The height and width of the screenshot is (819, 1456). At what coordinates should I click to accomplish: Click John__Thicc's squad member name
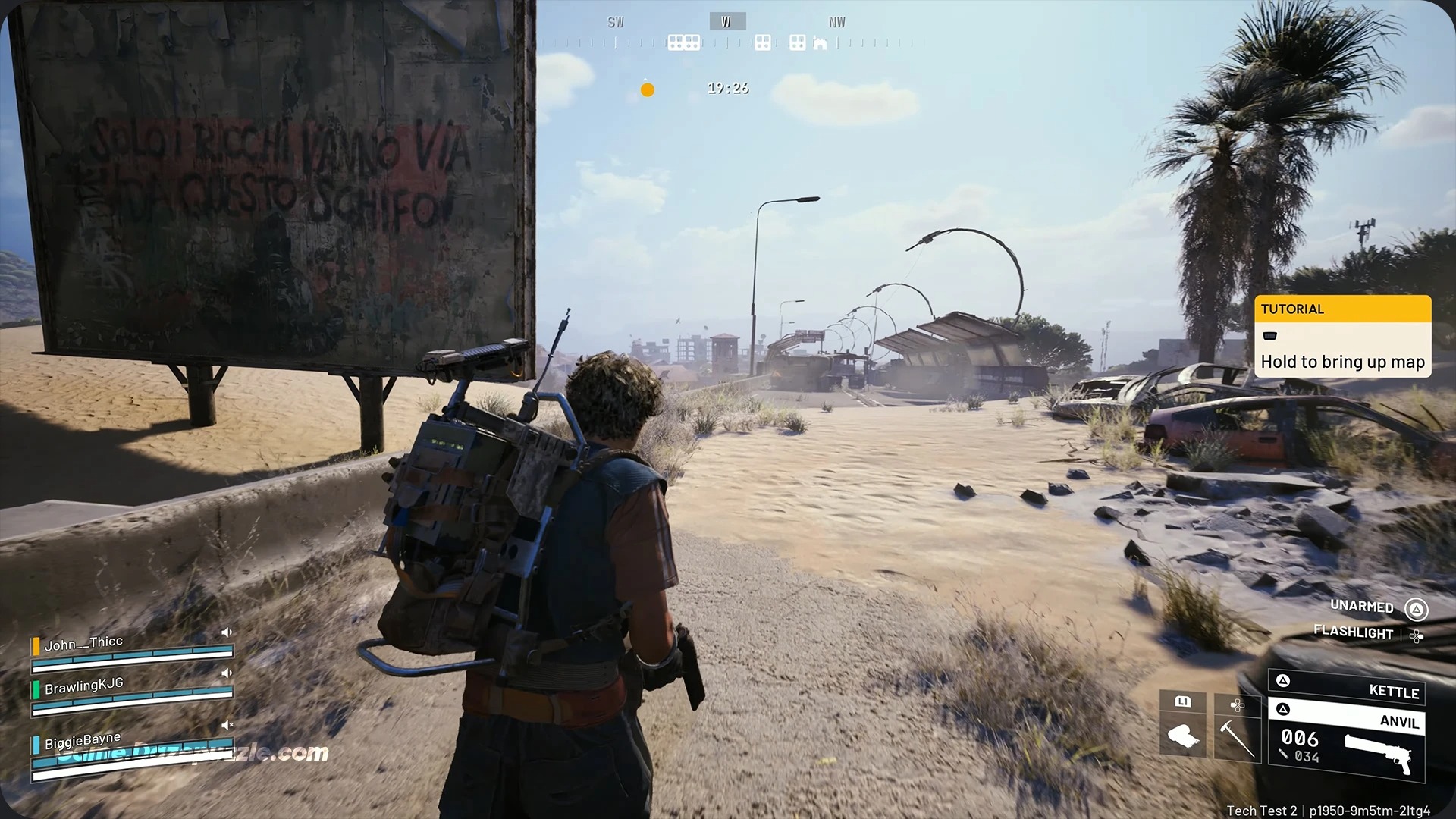click(x=83, y=644)
